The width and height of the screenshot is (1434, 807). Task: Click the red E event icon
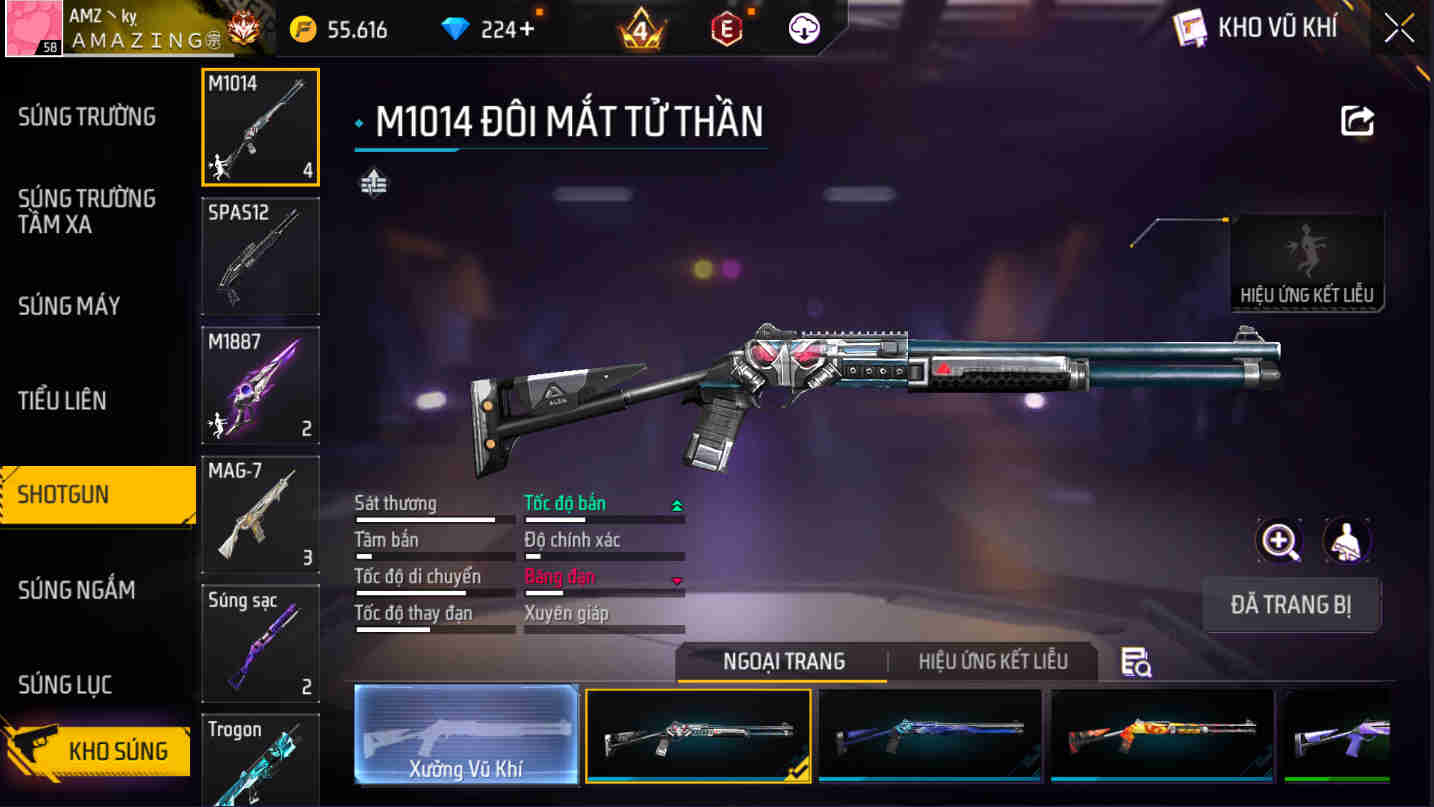(725, 29)
